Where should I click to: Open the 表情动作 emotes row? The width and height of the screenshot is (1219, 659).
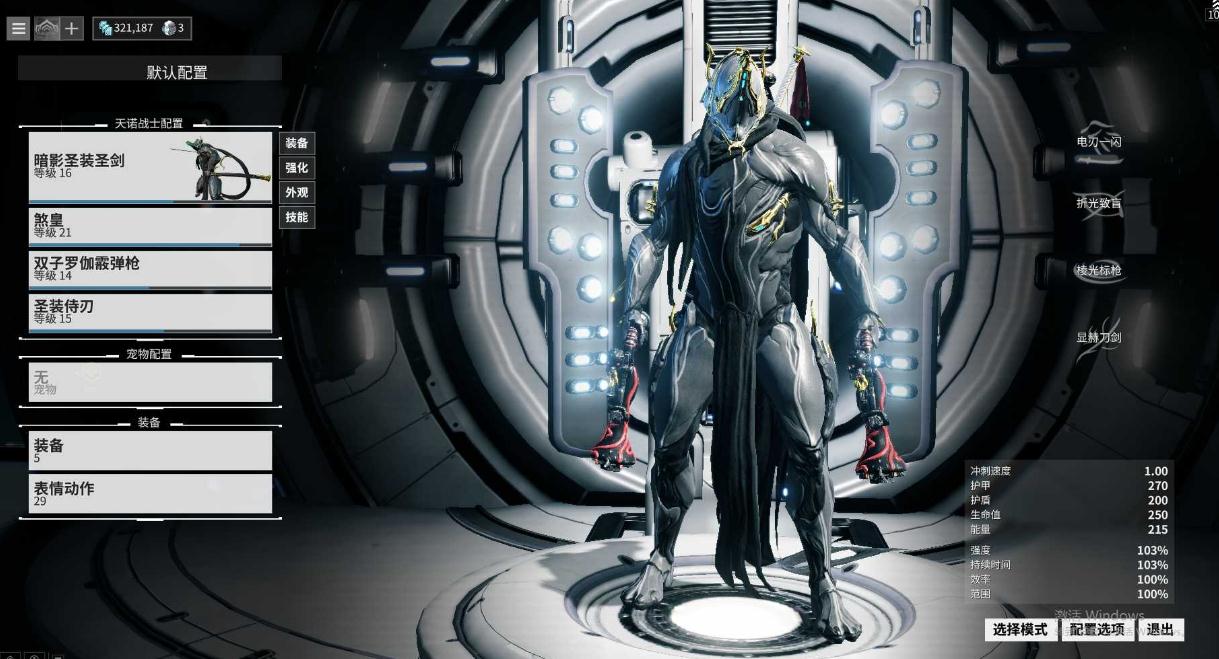pyautogui.click(x=150, y=494)
